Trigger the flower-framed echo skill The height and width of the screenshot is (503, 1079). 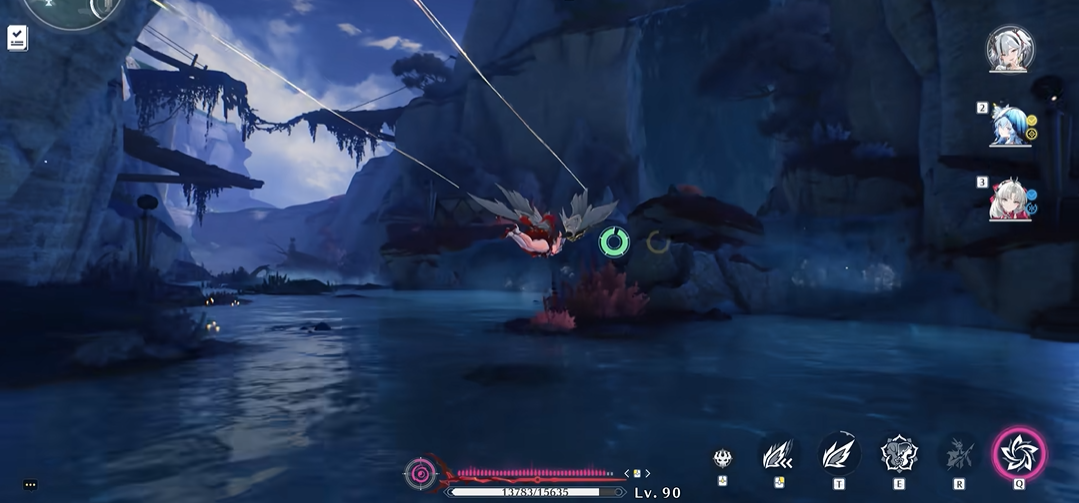coord(899,454)
